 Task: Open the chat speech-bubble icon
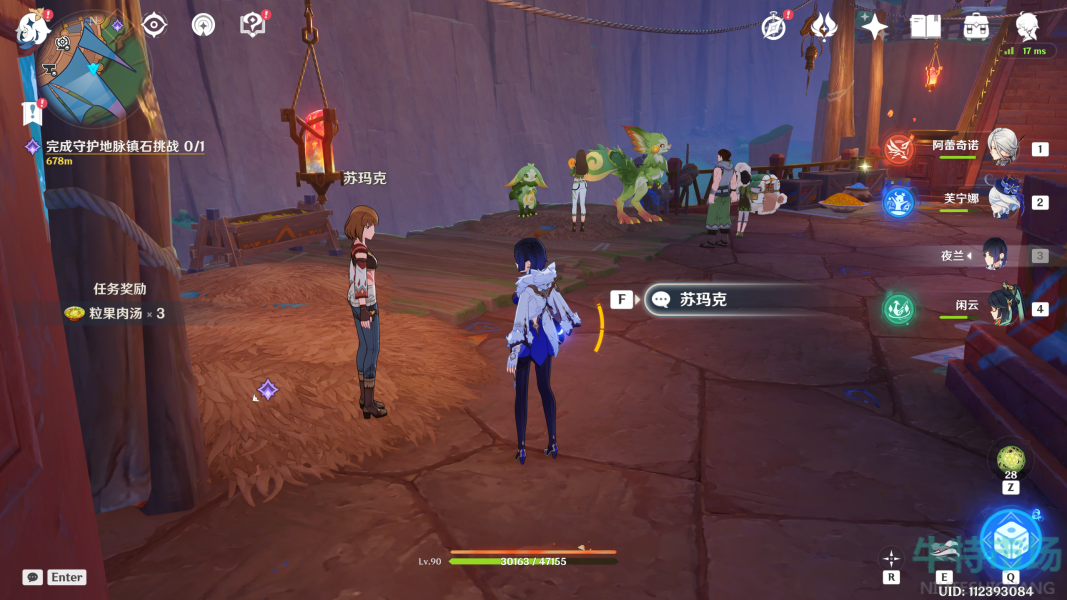pyautogui.click(x=33, y=577)
